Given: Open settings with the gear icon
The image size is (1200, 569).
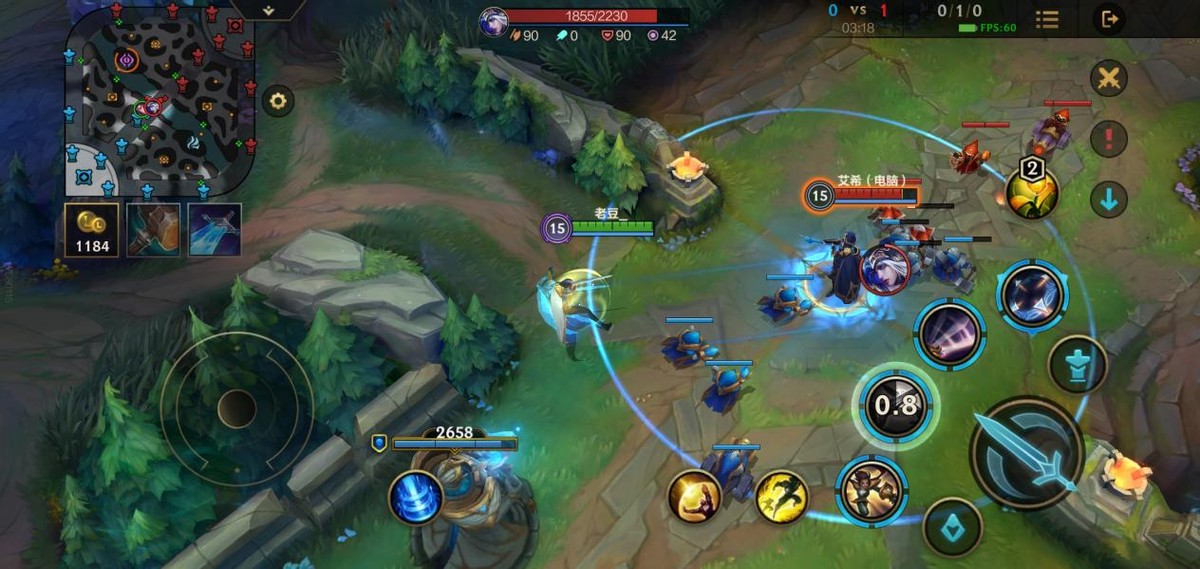Looking at the screenshot, I should [x=278, y=100].
